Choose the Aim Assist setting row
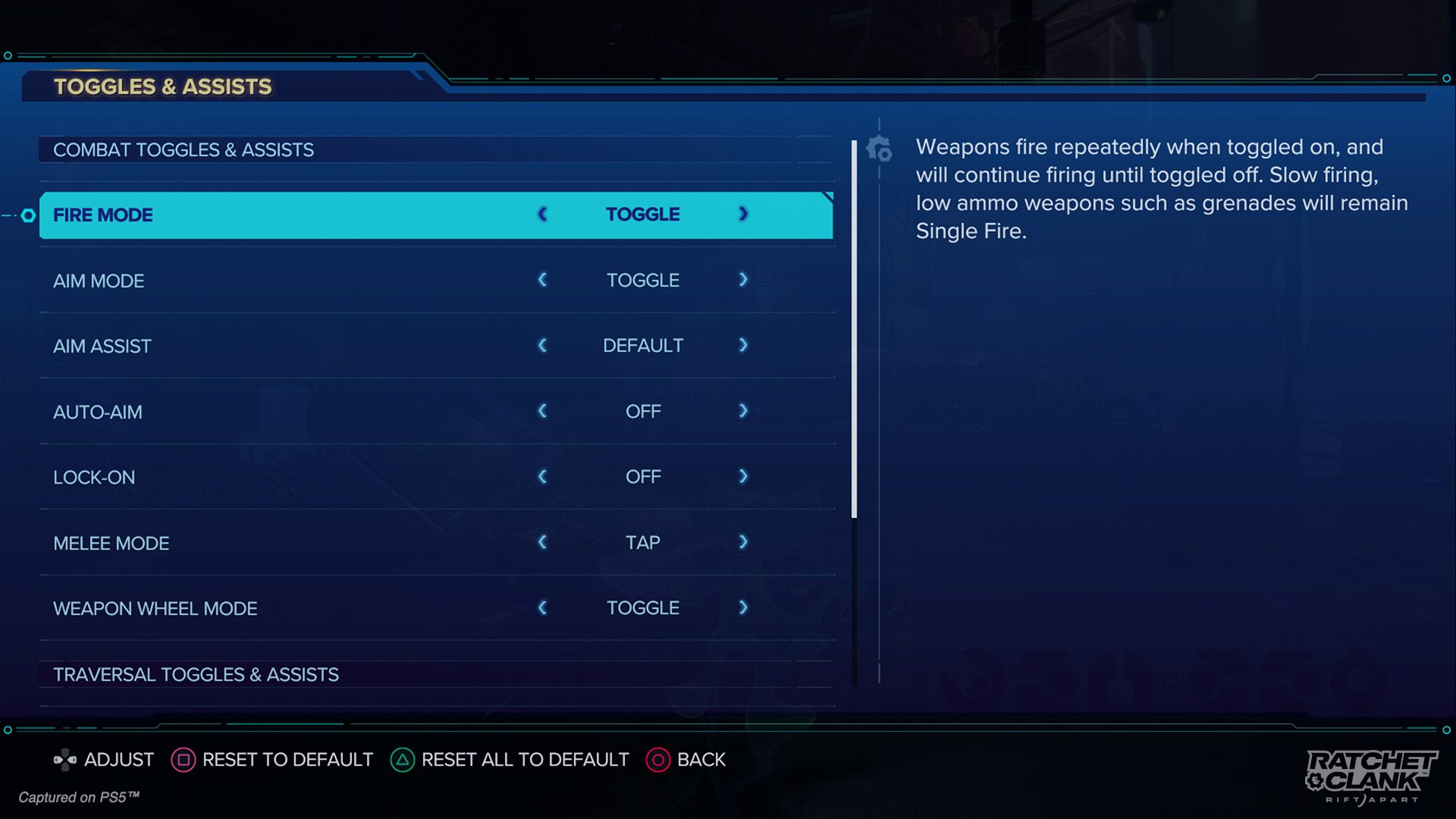Viewport: 1456px width, 819px height. (x=303, y=346)
